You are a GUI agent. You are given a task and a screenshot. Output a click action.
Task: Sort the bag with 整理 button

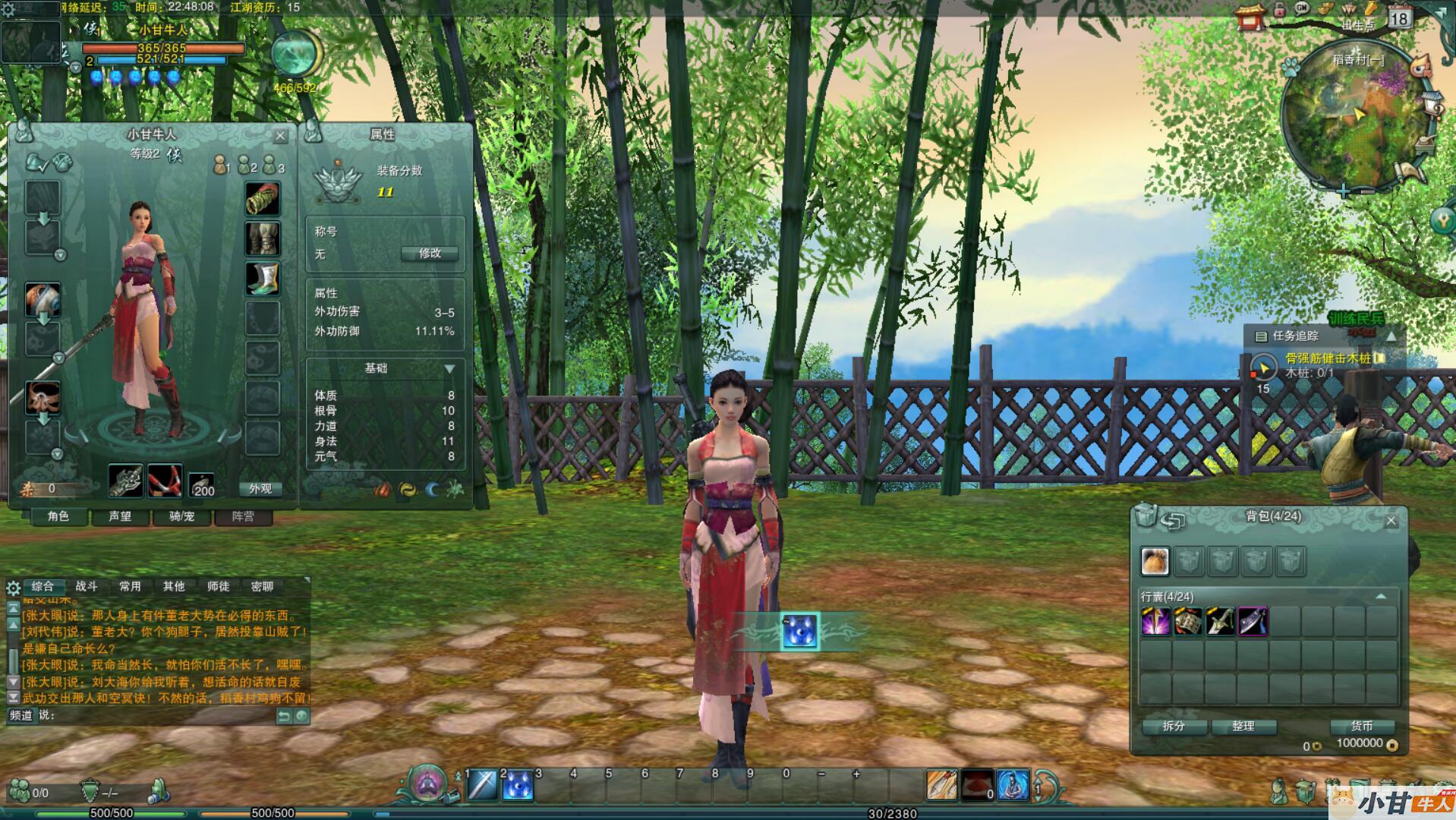pyautogui.click(x=1243, y=727)
